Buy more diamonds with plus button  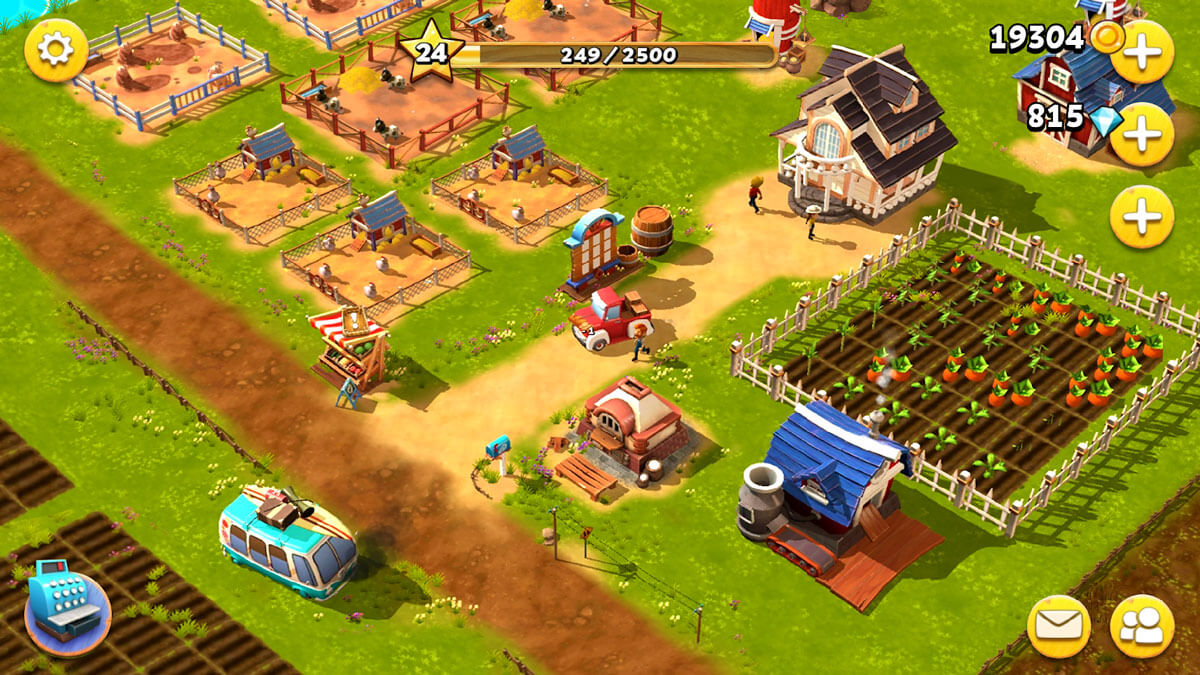point(1141,134)
